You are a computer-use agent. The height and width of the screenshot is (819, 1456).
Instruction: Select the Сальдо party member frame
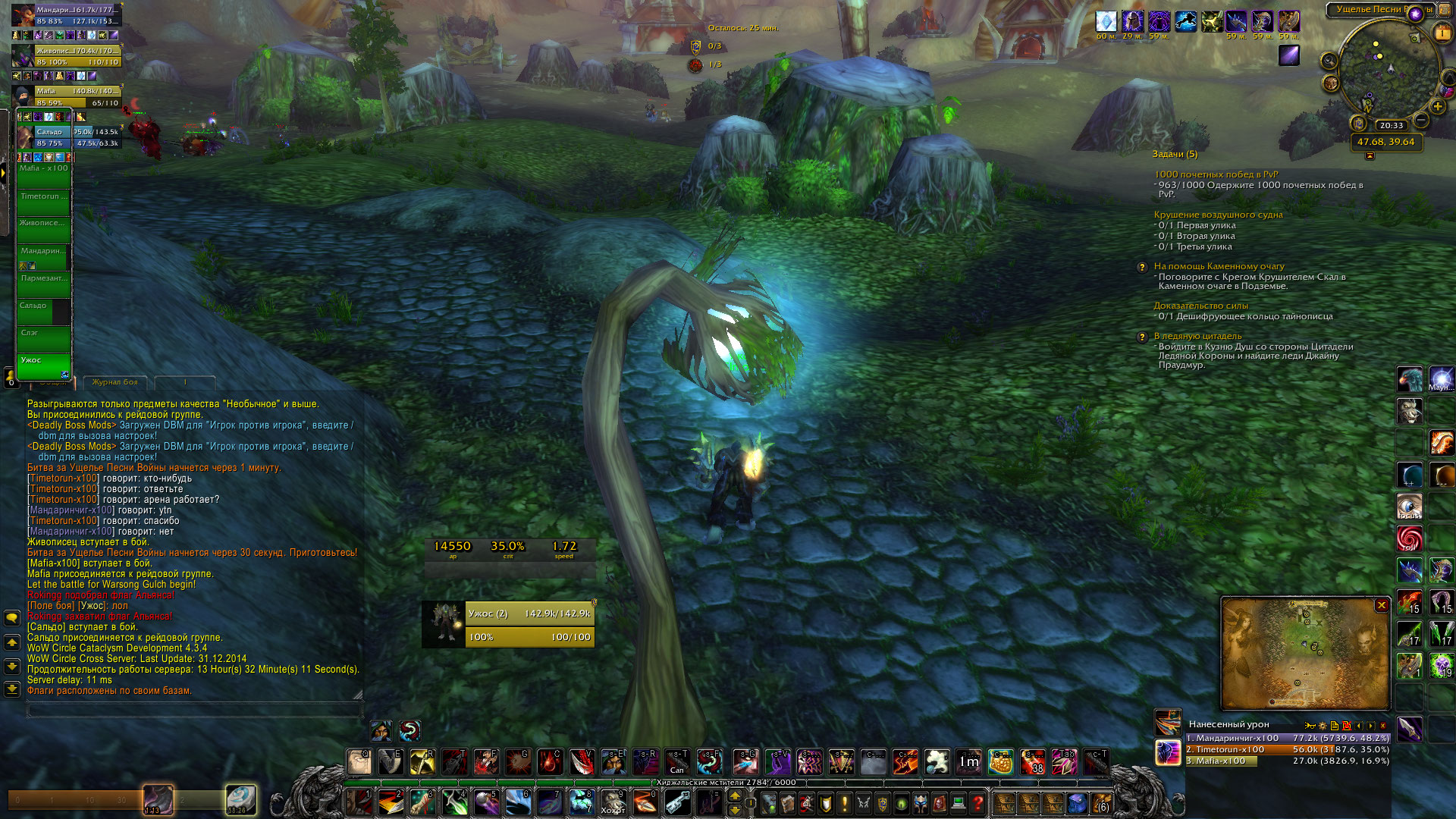76,137
